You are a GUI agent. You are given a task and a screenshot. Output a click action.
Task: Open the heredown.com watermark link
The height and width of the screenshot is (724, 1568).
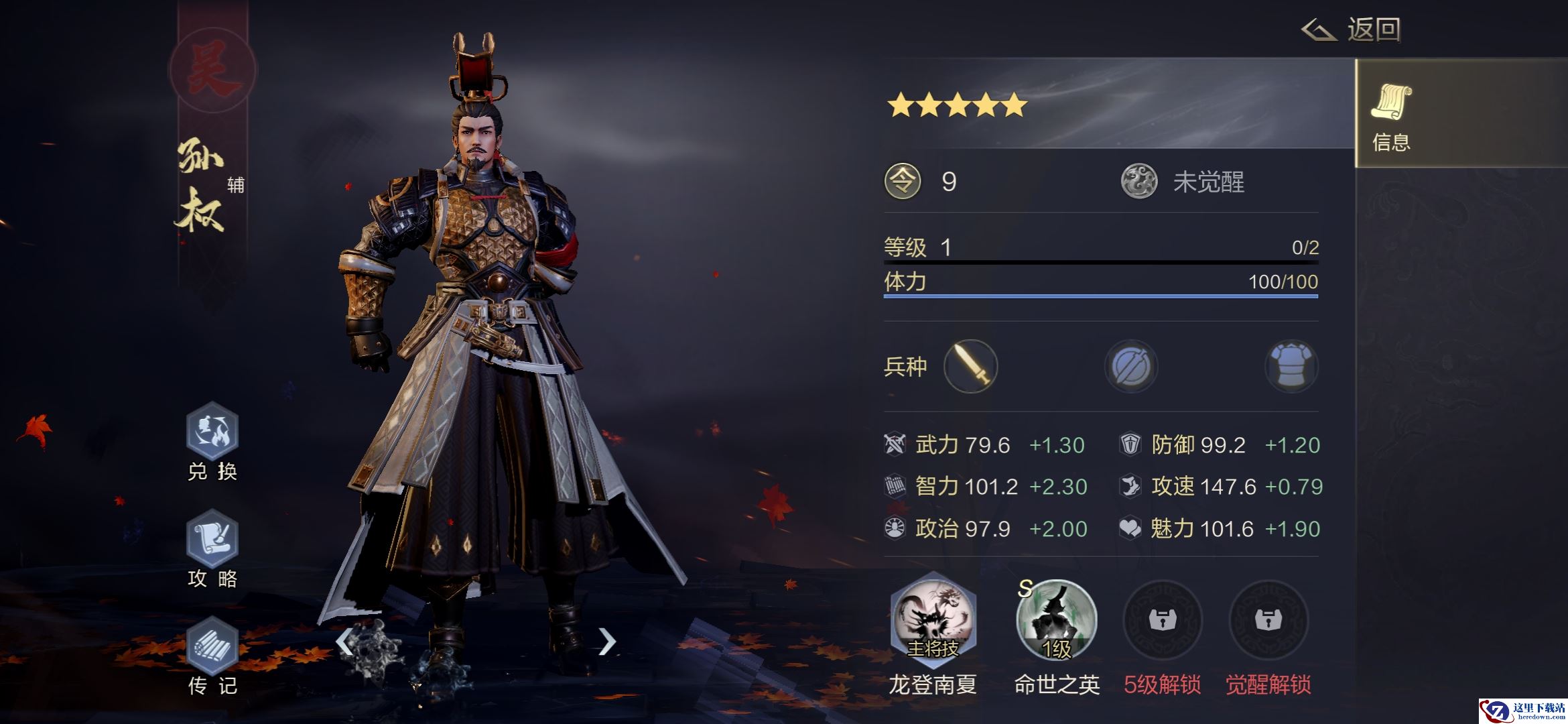point(1522,711)
